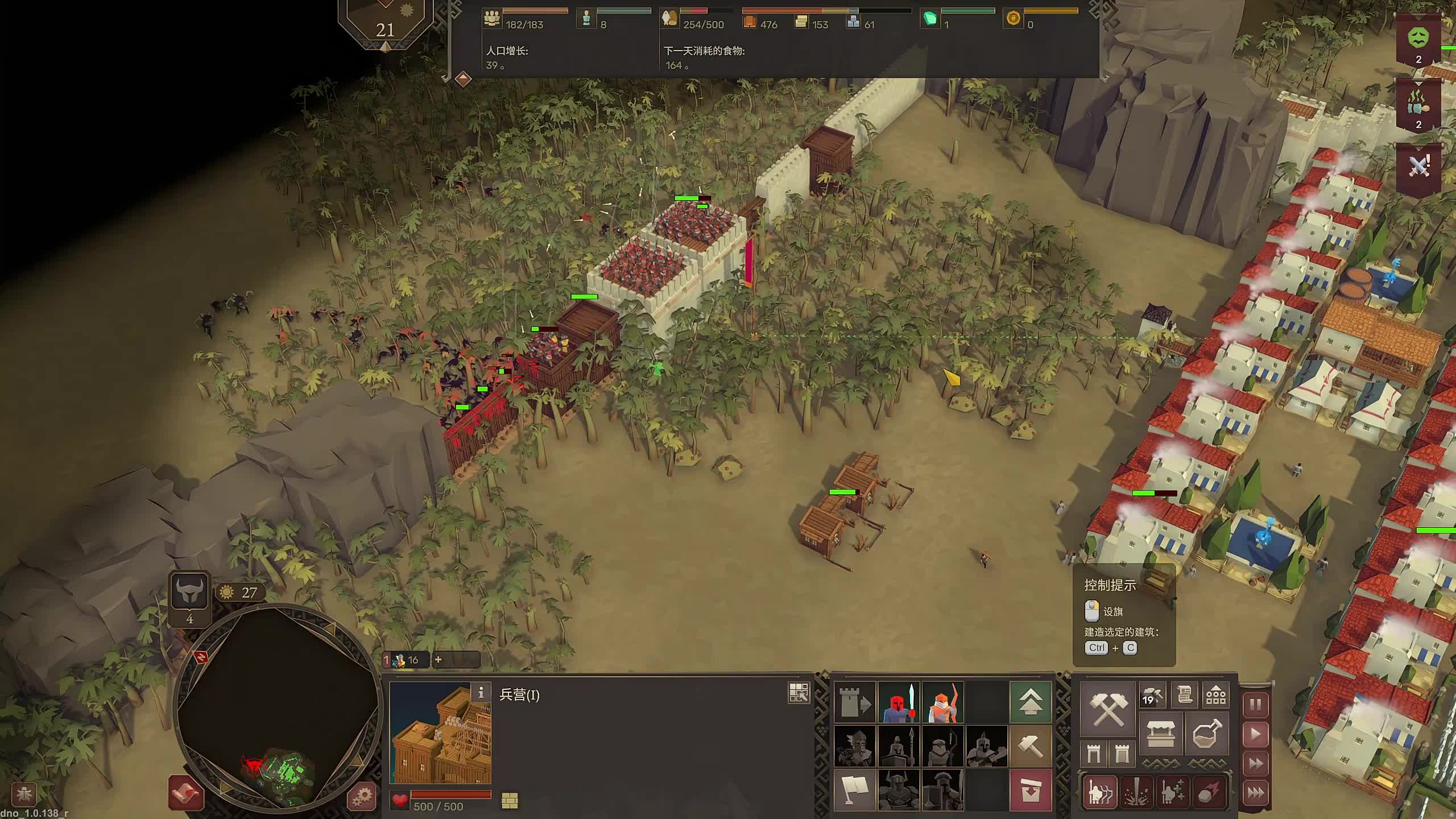Image resolution: width=1456 pixels, height=819 pixels.
Task: Activate the falling meteor ability
Action: (x=1208, y=793)
